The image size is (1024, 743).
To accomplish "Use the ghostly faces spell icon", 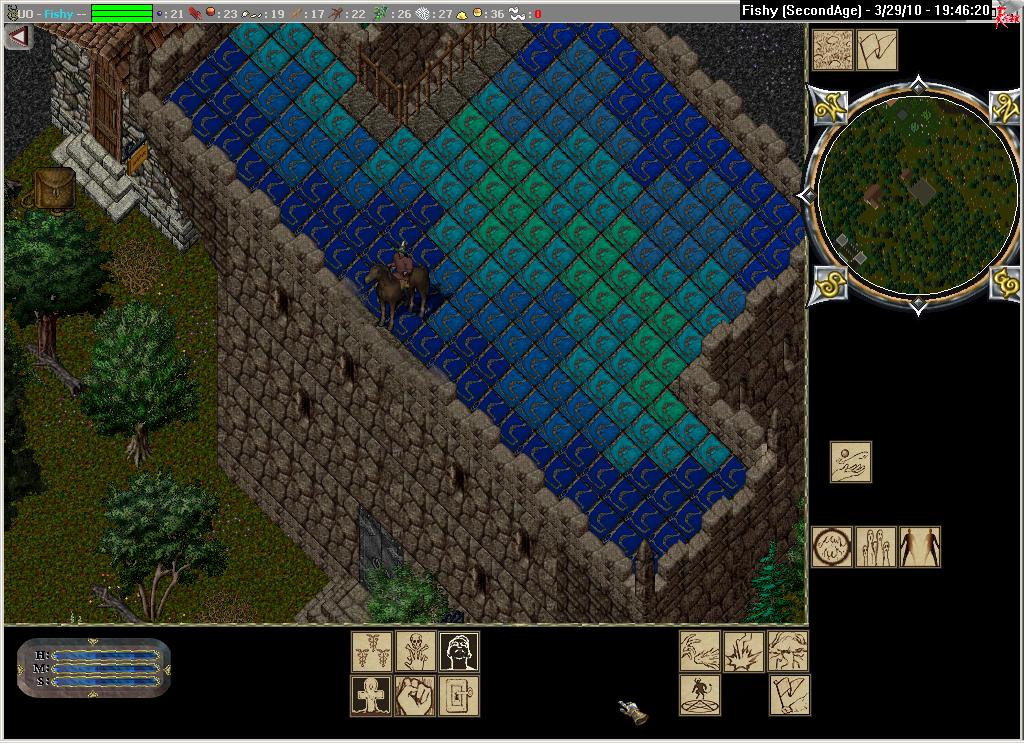I will [x=876, y=547].
